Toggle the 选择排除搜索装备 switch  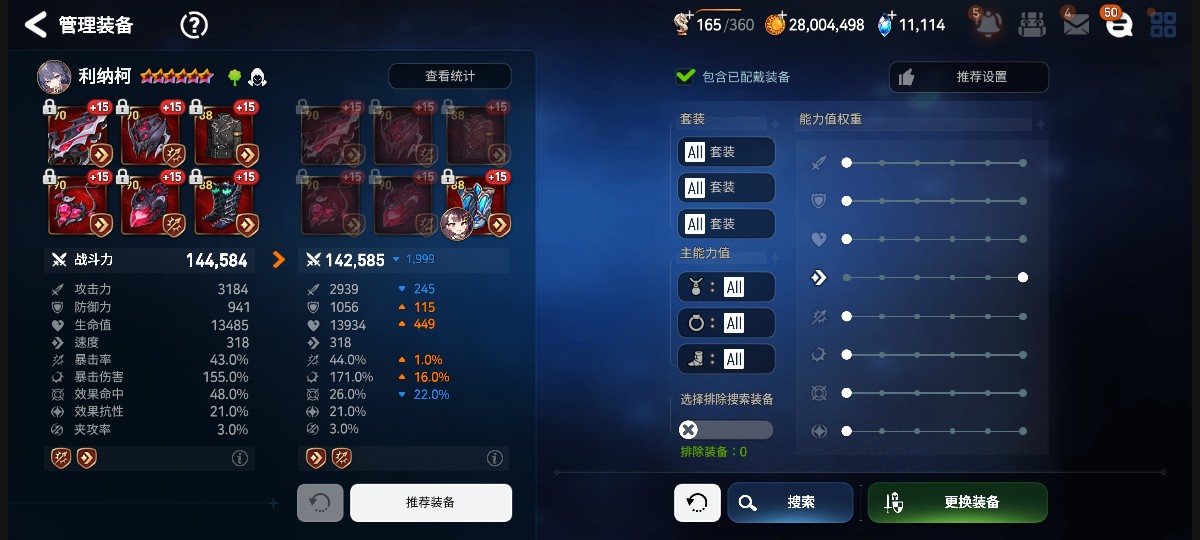pos(726,430)
